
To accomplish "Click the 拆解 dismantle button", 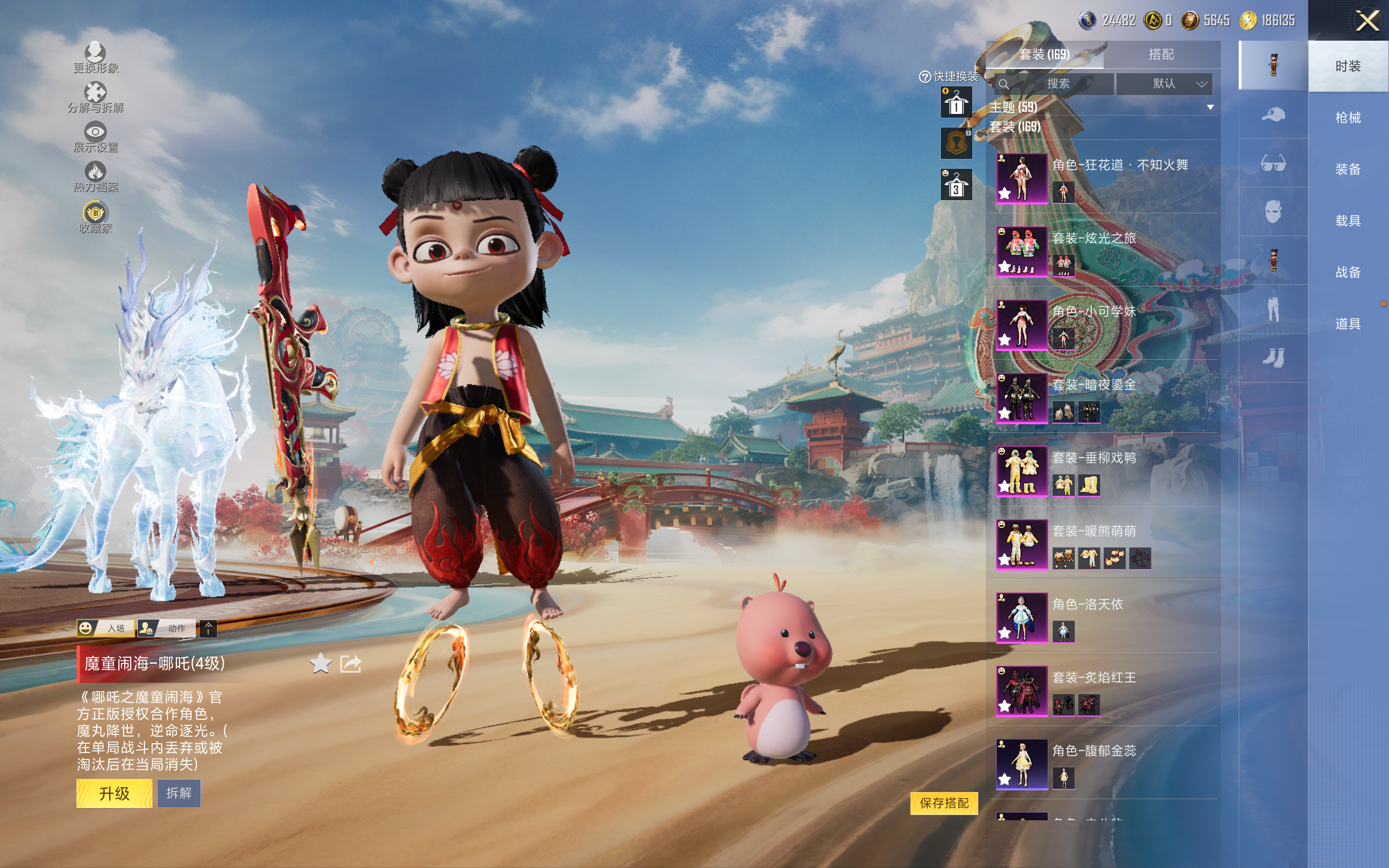I will point(179,793).
